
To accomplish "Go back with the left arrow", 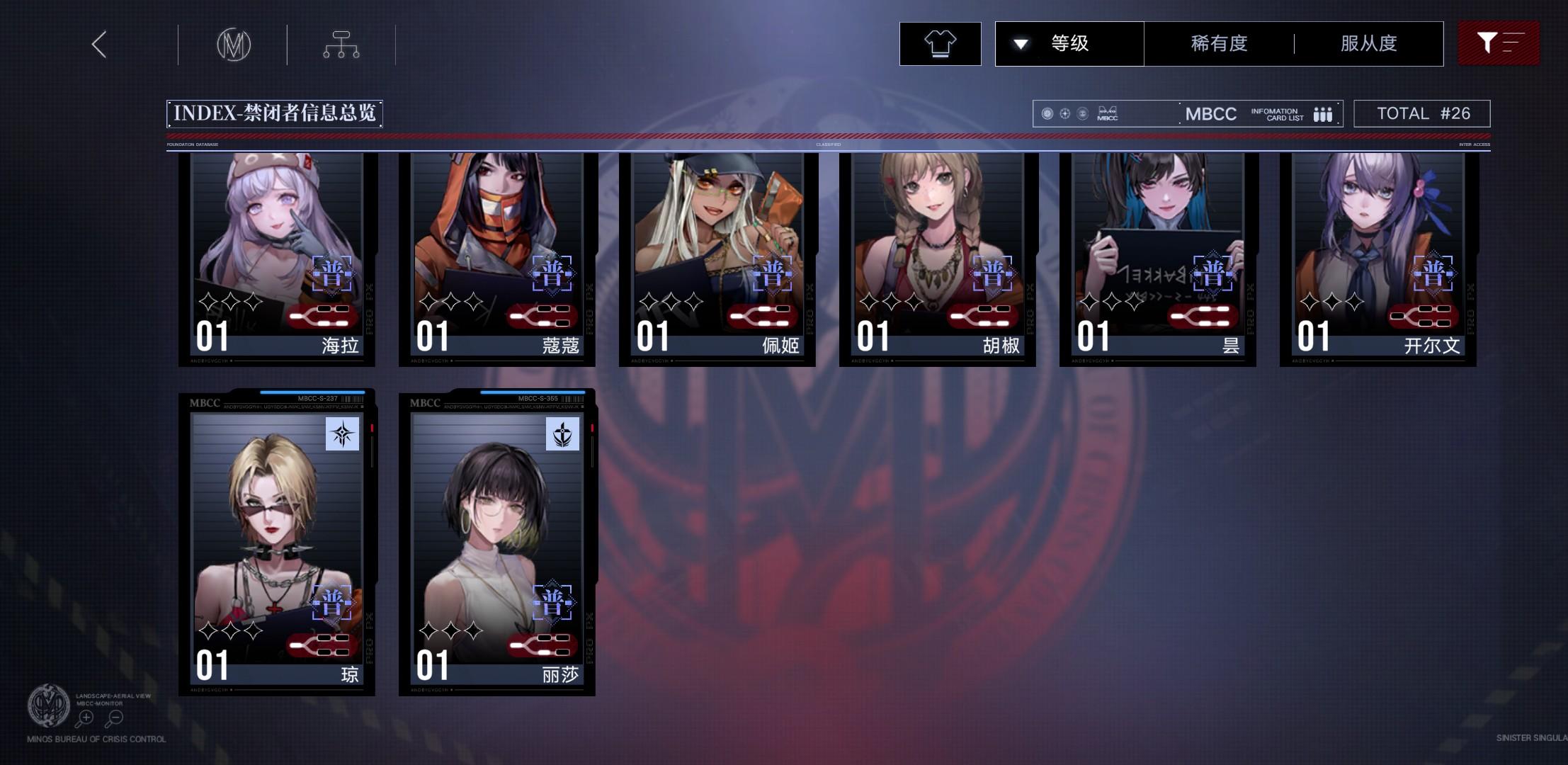I will click(99, 45).
